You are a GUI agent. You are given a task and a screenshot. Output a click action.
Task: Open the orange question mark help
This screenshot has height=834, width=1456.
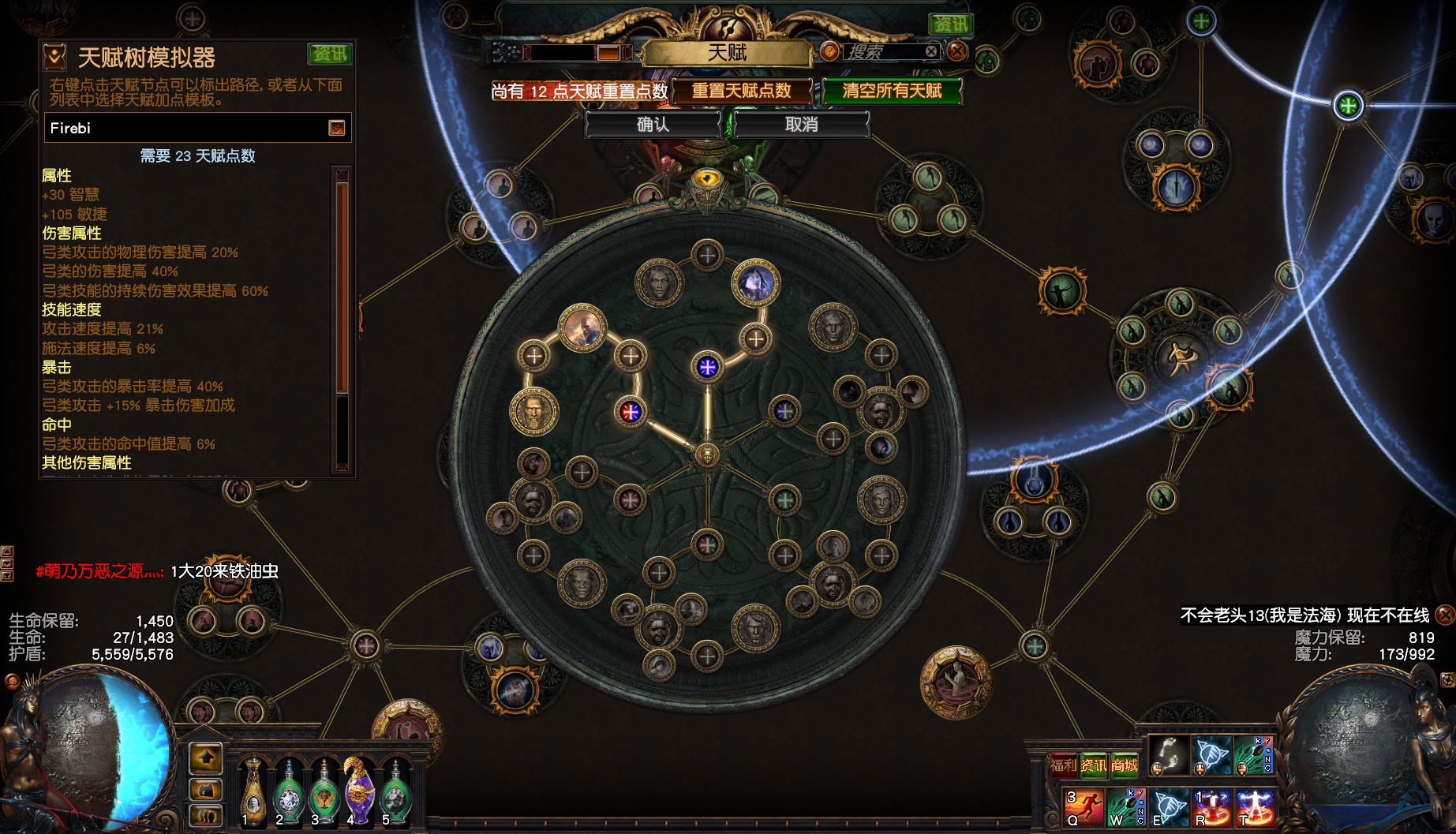[829, 52]
